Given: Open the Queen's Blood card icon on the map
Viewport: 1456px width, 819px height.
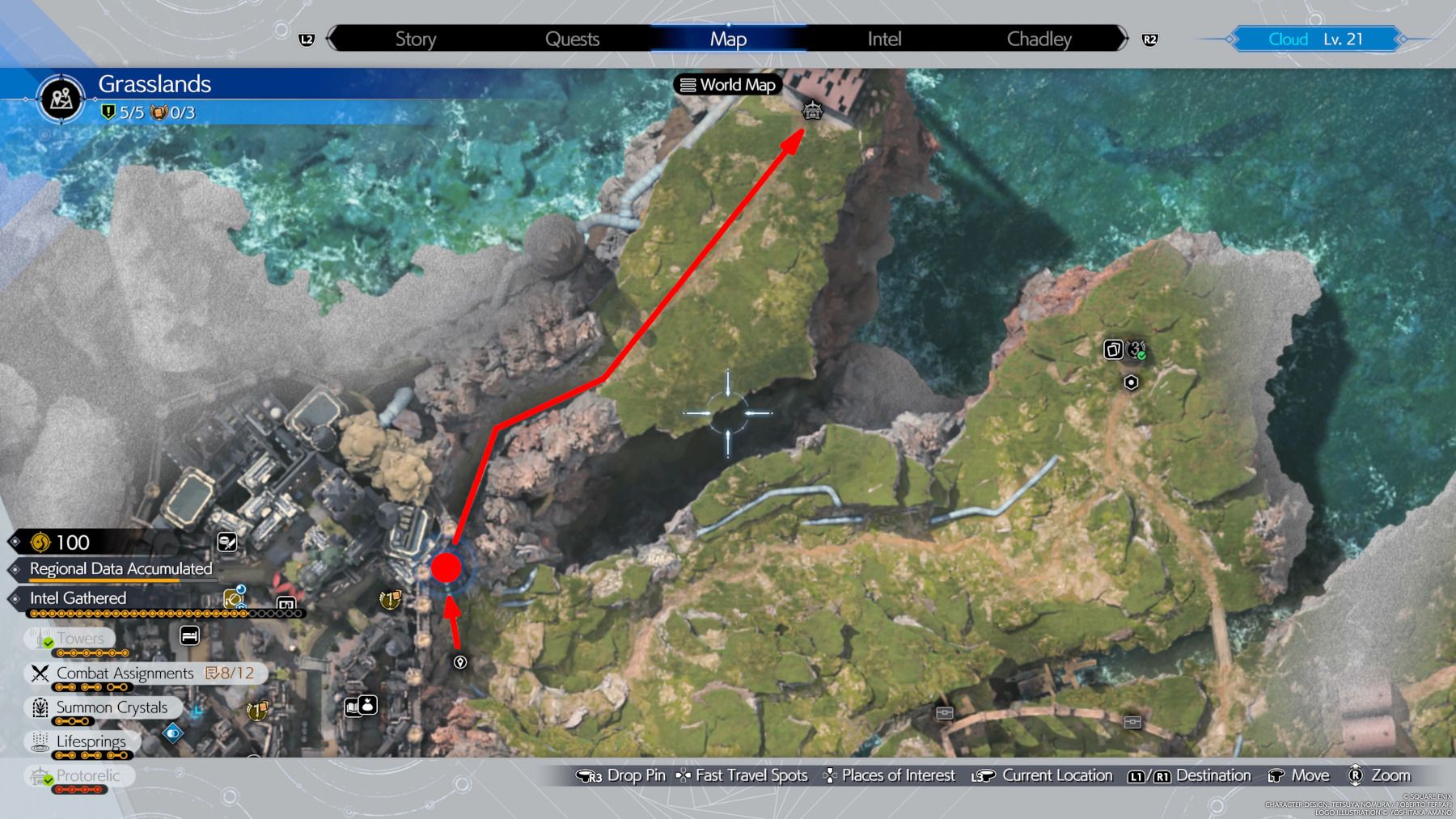Looking at the screenshot, I should point(1112,348).
